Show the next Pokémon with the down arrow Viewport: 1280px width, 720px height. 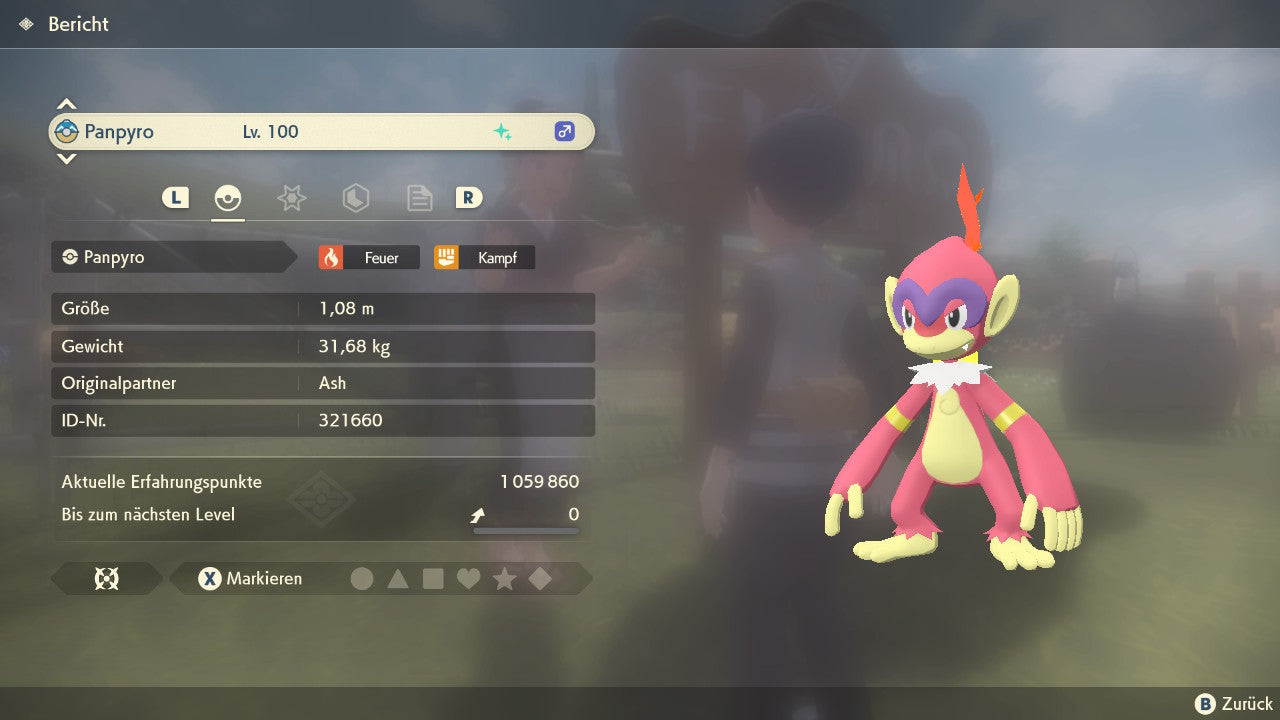coord(66,158)
